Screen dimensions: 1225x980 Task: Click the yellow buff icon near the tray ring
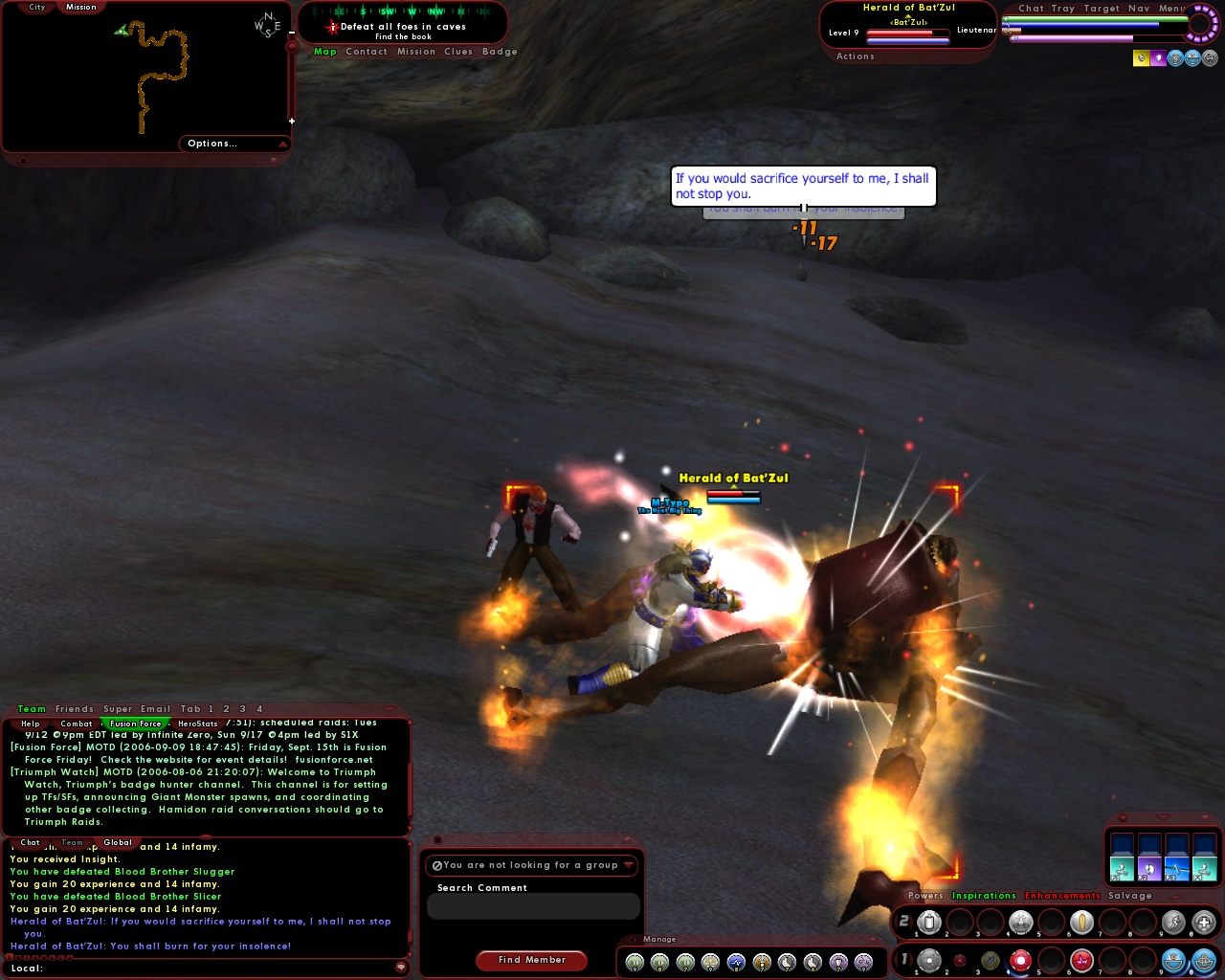(1142, 57)
